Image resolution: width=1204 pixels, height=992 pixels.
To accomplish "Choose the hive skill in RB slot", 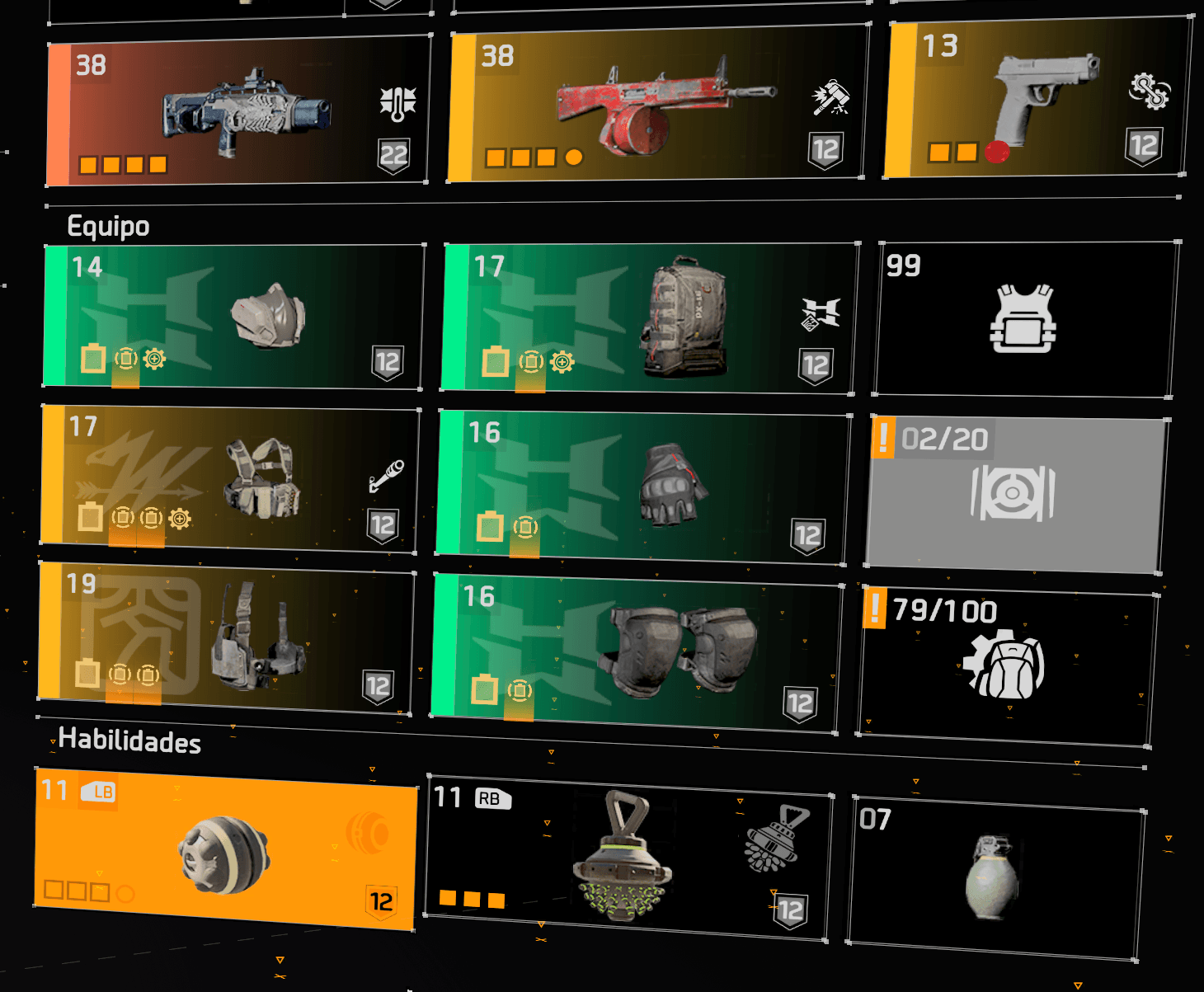I will (x=628, y=858).
